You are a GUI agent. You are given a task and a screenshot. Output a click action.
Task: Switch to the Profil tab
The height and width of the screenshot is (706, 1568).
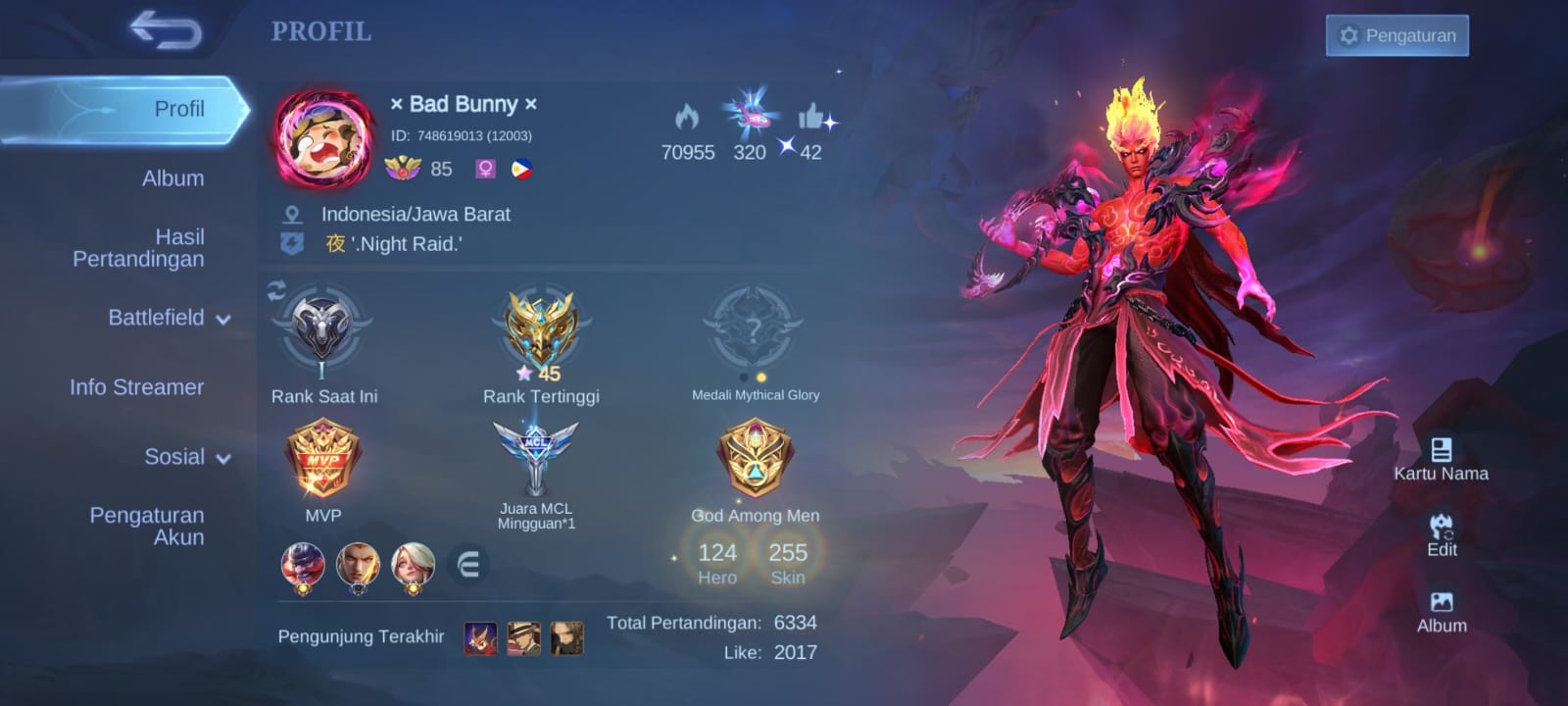[x=178, y=109]
